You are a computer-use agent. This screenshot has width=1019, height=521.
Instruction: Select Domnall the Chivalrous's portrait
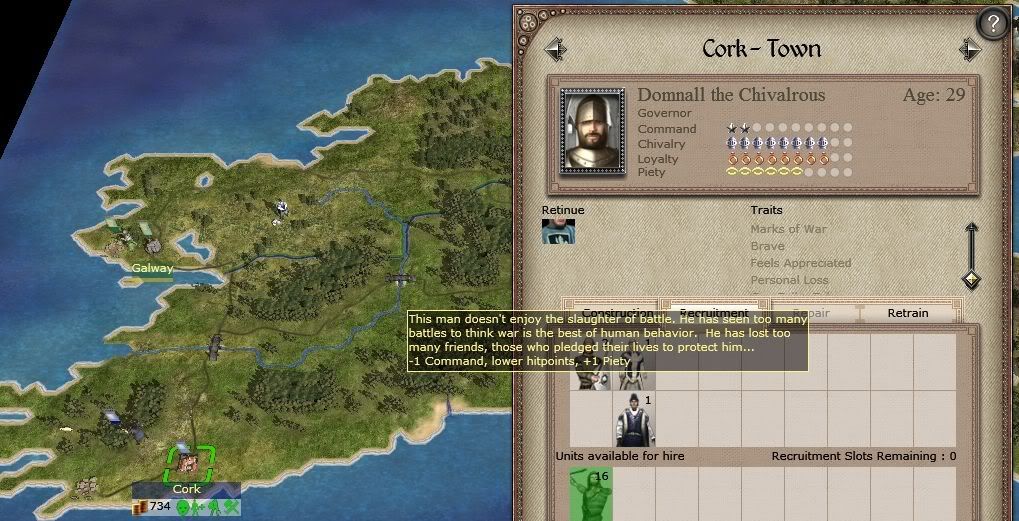(x=592, y=130)
